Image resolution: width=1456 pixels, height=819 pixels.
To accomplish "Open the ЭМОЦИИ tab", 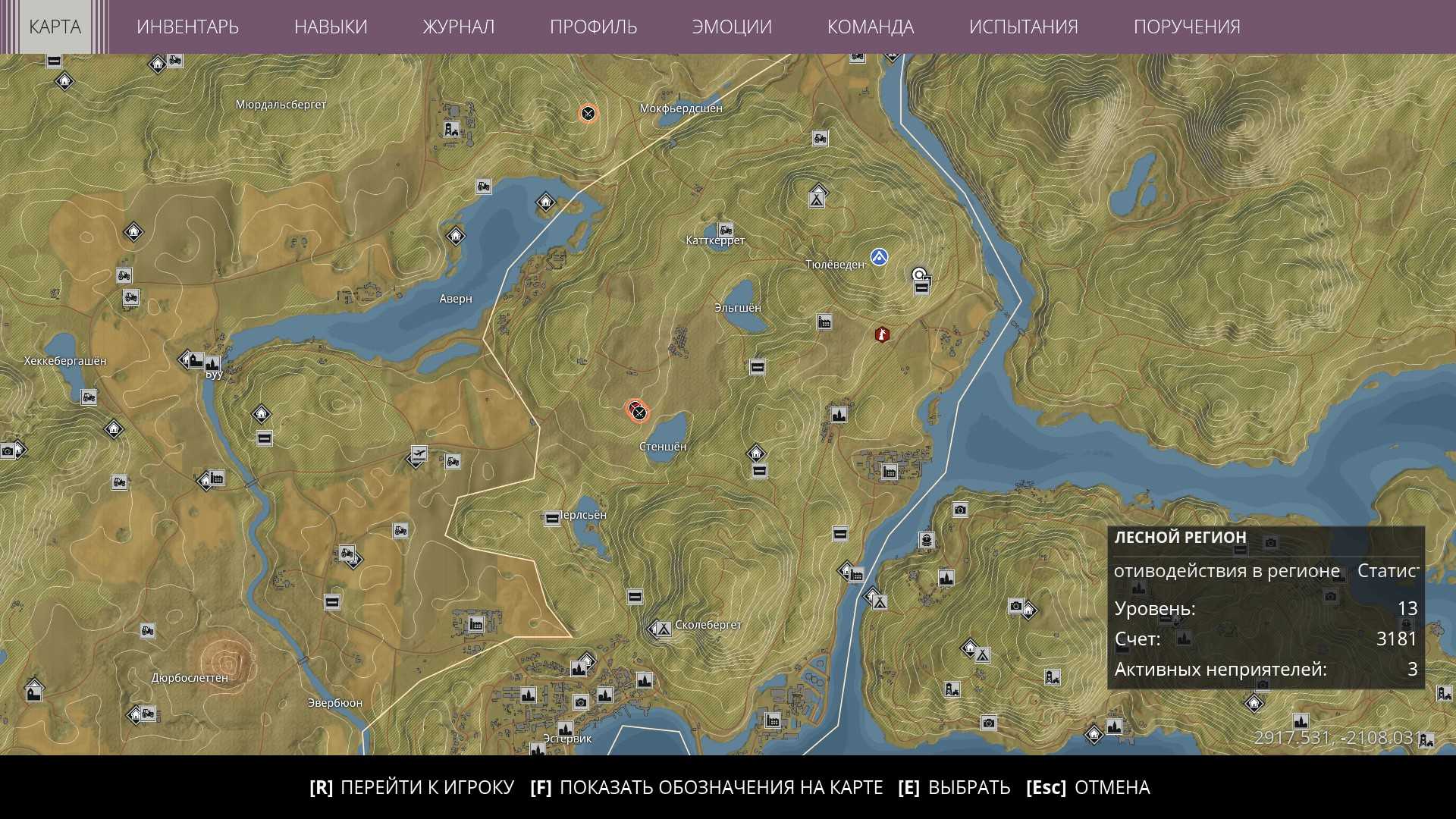I will (732, 27).
